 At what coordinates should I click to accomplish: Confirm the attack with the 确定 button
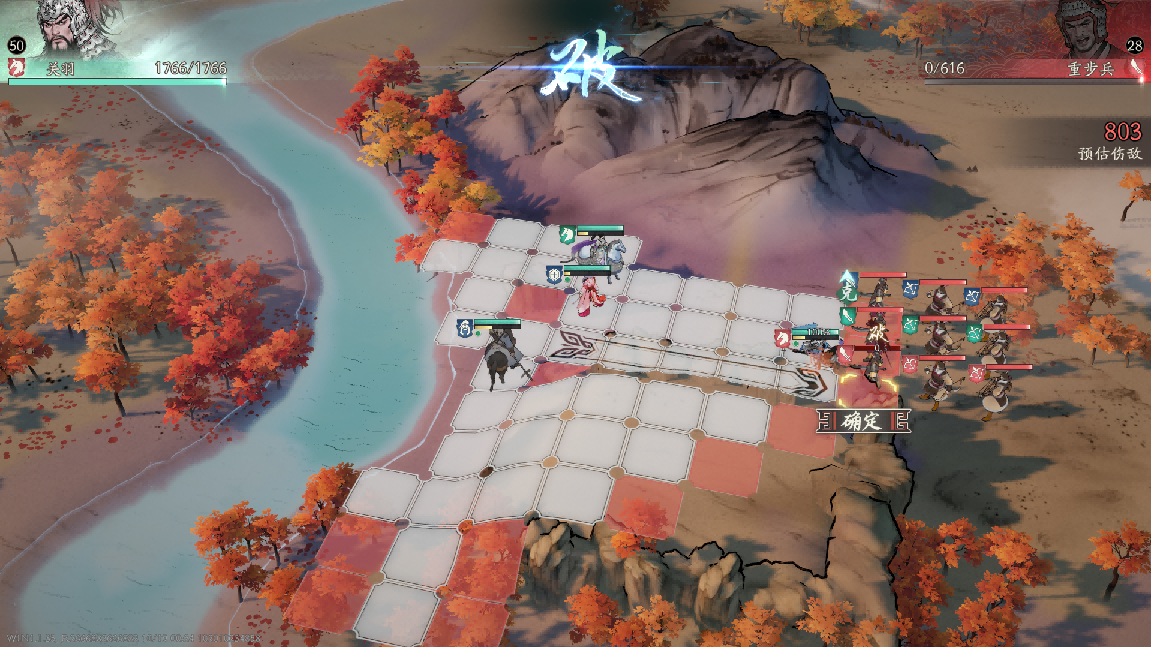864,420
